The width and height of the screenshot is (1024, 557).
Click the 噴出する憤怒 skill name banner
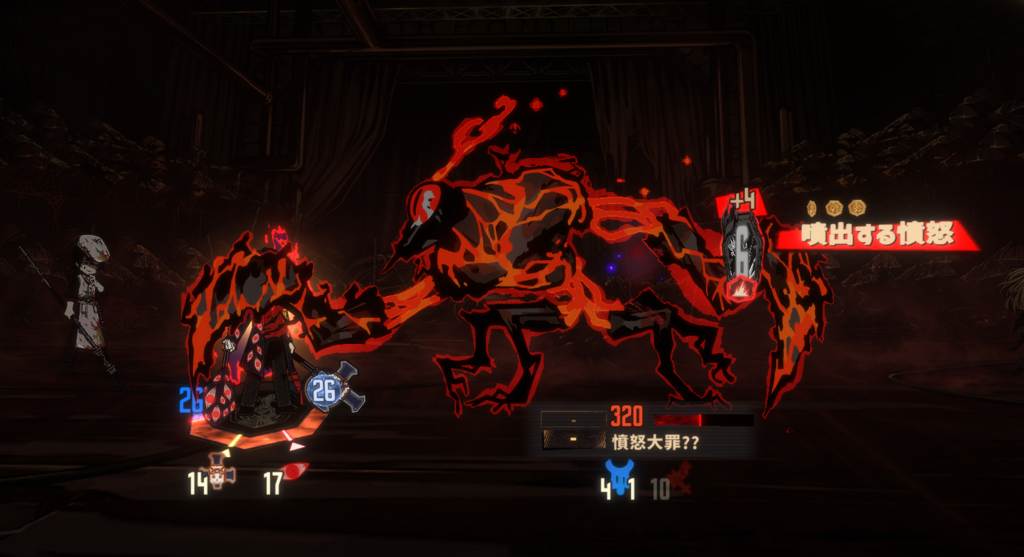click(878, 236)
